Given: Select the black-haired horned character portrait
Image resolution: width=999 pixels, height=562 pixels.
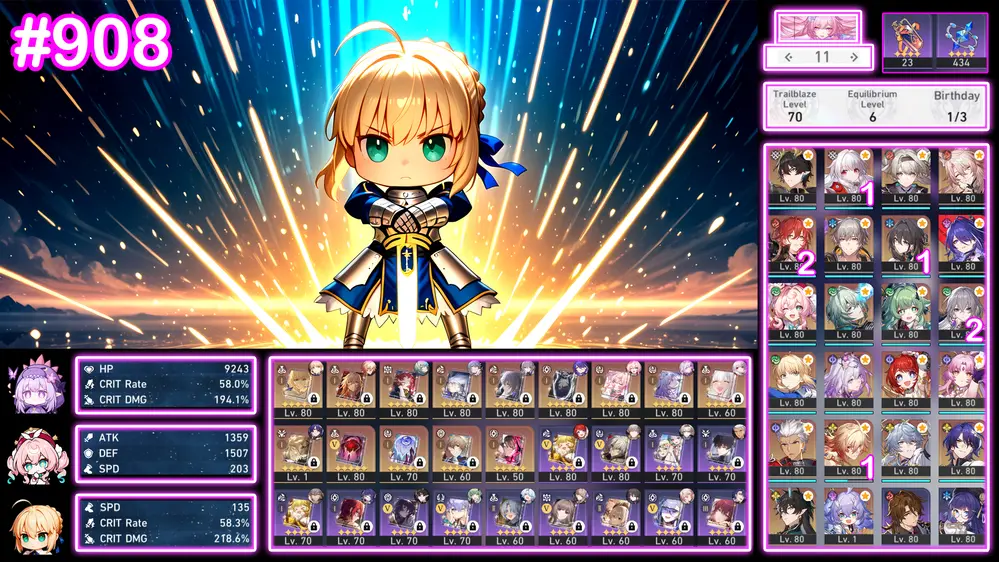Looking at the screenshot, I should (792, 512).
